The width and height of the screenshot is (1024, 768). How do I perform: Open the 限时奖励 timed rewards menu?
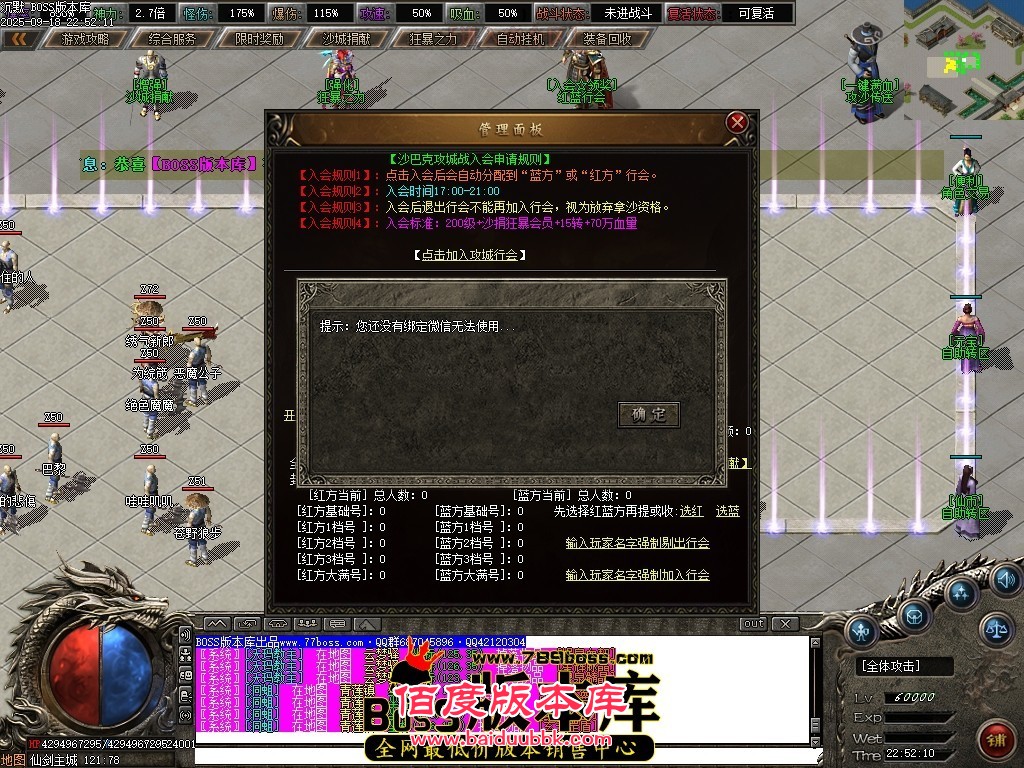pyautogui.click(x=259, y=39)
